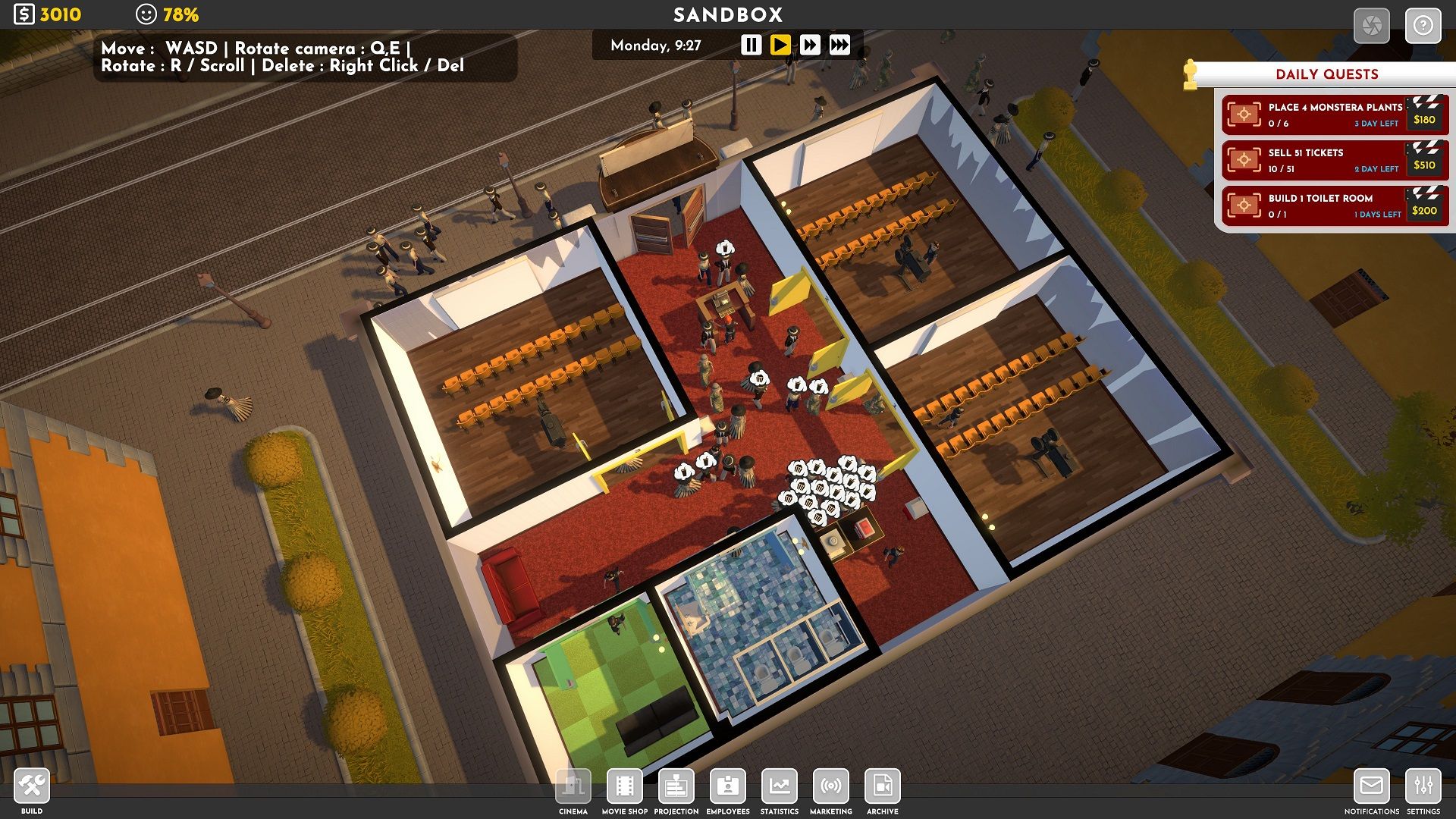
Task: Switch to double fast-forward speed
Action: [810, 45]
